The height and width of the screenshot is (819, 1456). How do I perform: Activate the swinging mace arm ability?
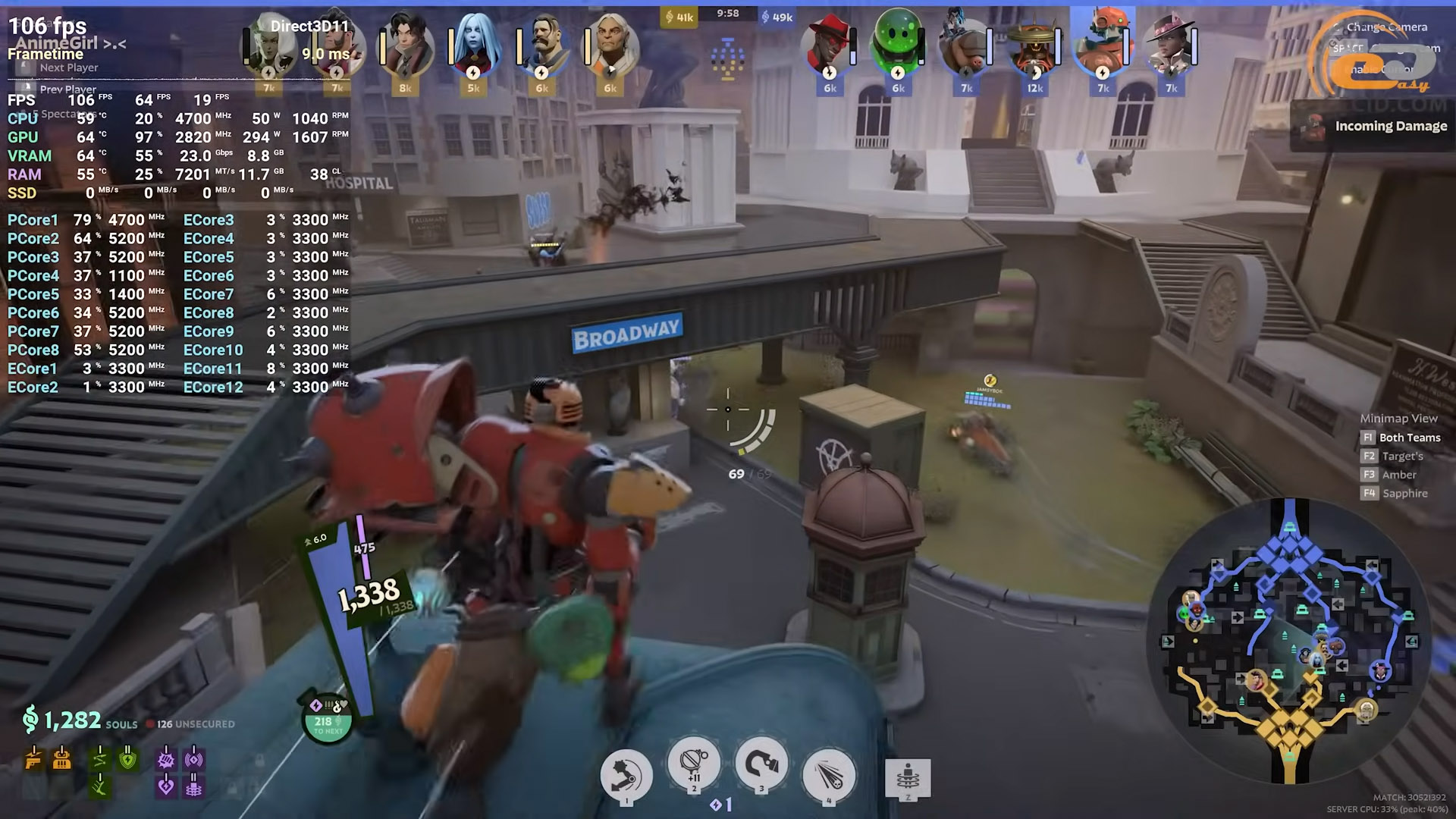[626, 775]
